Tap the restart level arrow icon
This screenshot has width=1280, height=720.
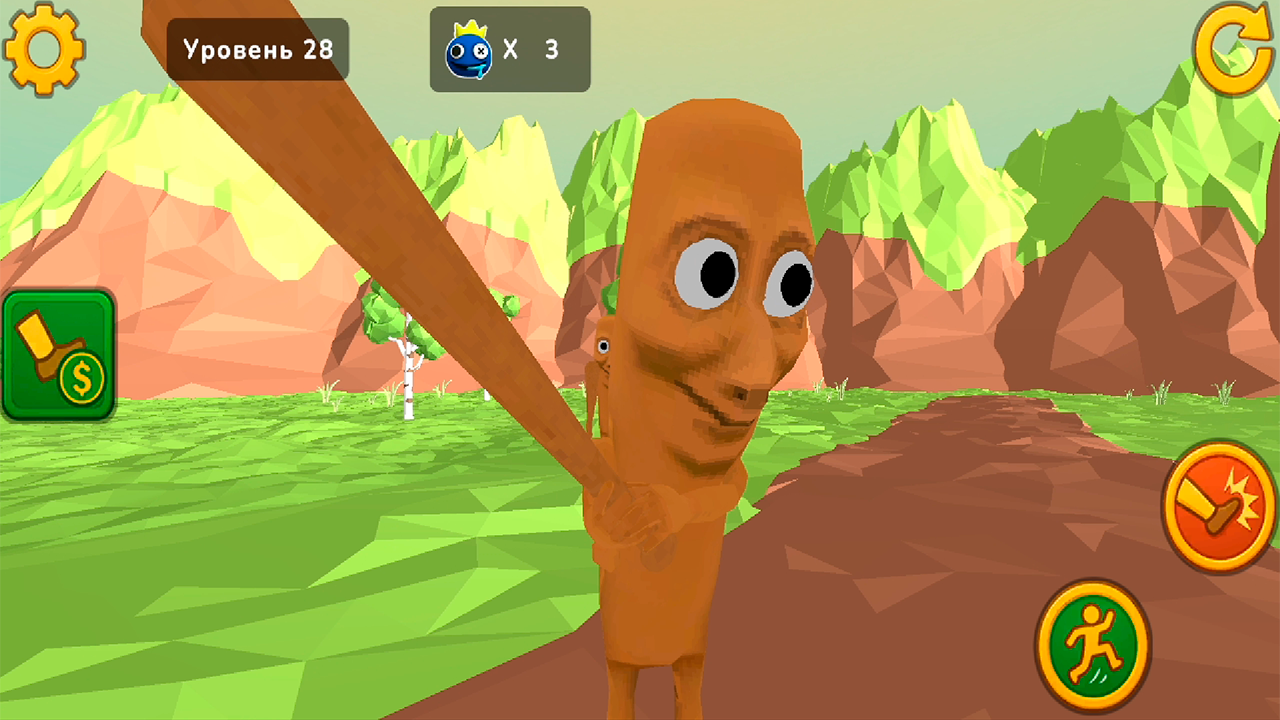[1235, 48]
